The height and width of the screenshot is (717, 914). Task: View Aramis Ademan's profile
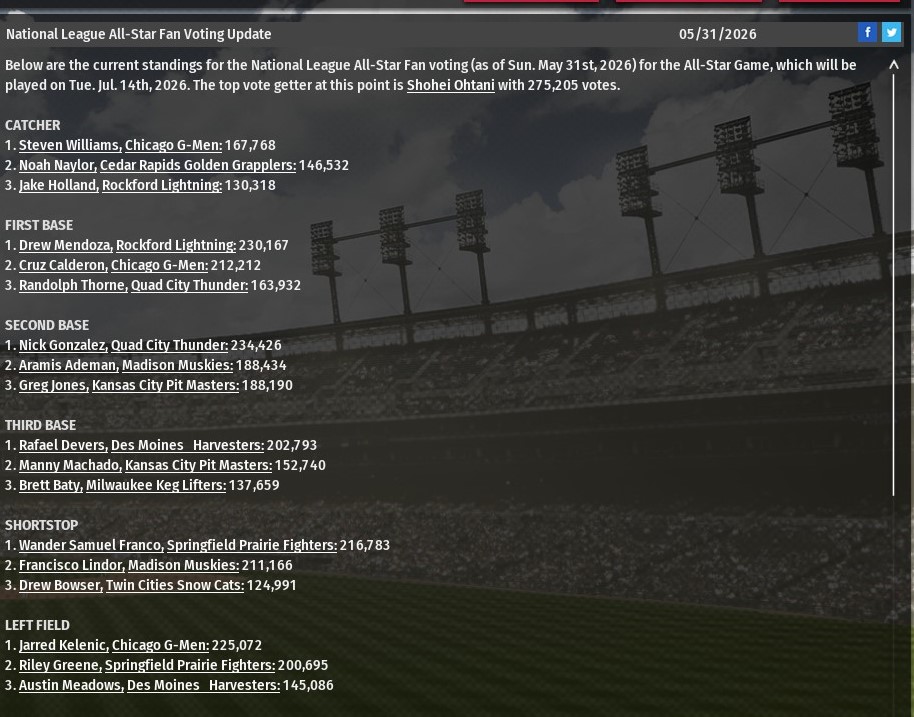68,365
